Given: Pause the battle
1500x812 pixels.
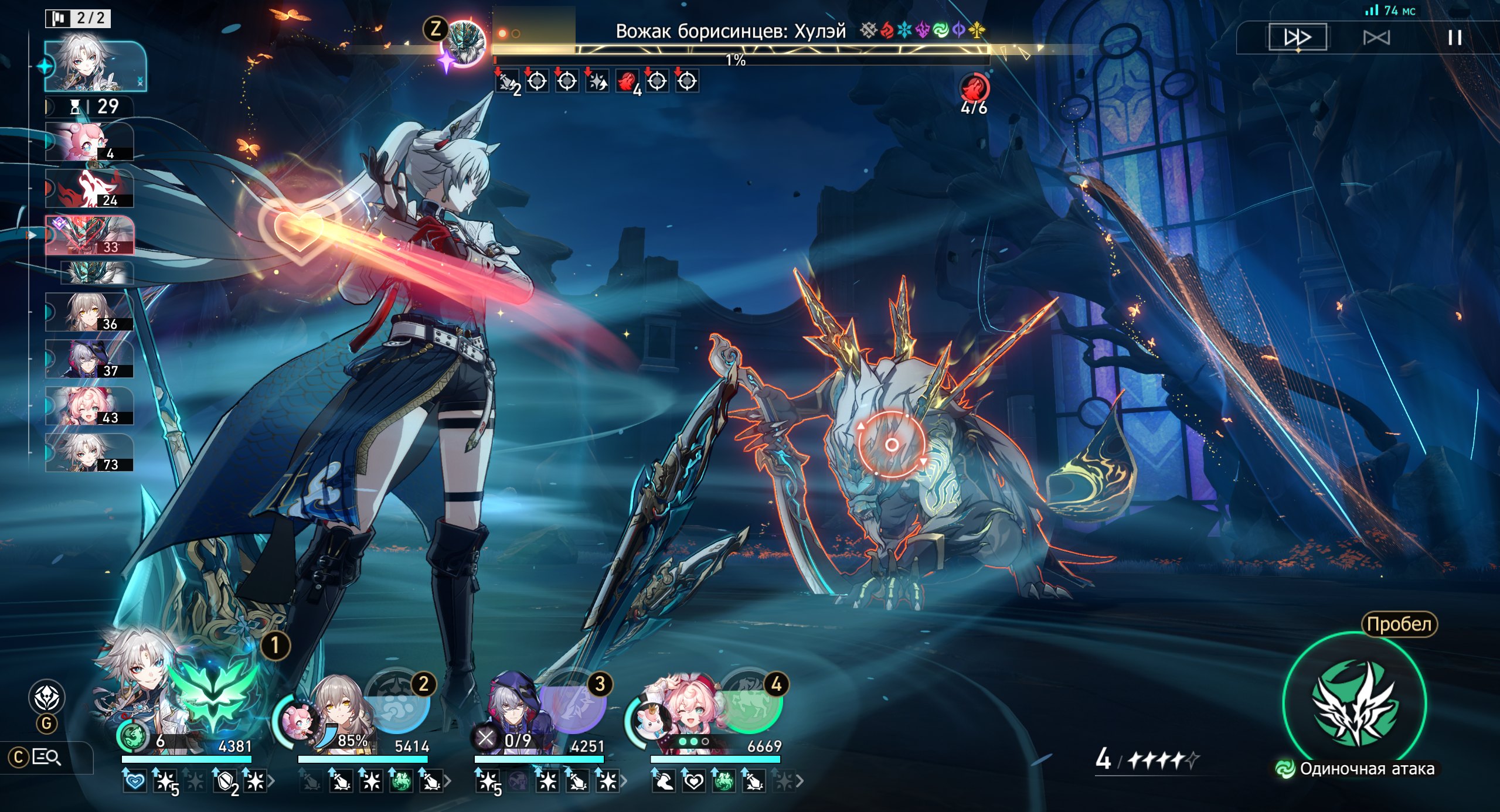Looking at the screenshot, I should pos(1454,38).
